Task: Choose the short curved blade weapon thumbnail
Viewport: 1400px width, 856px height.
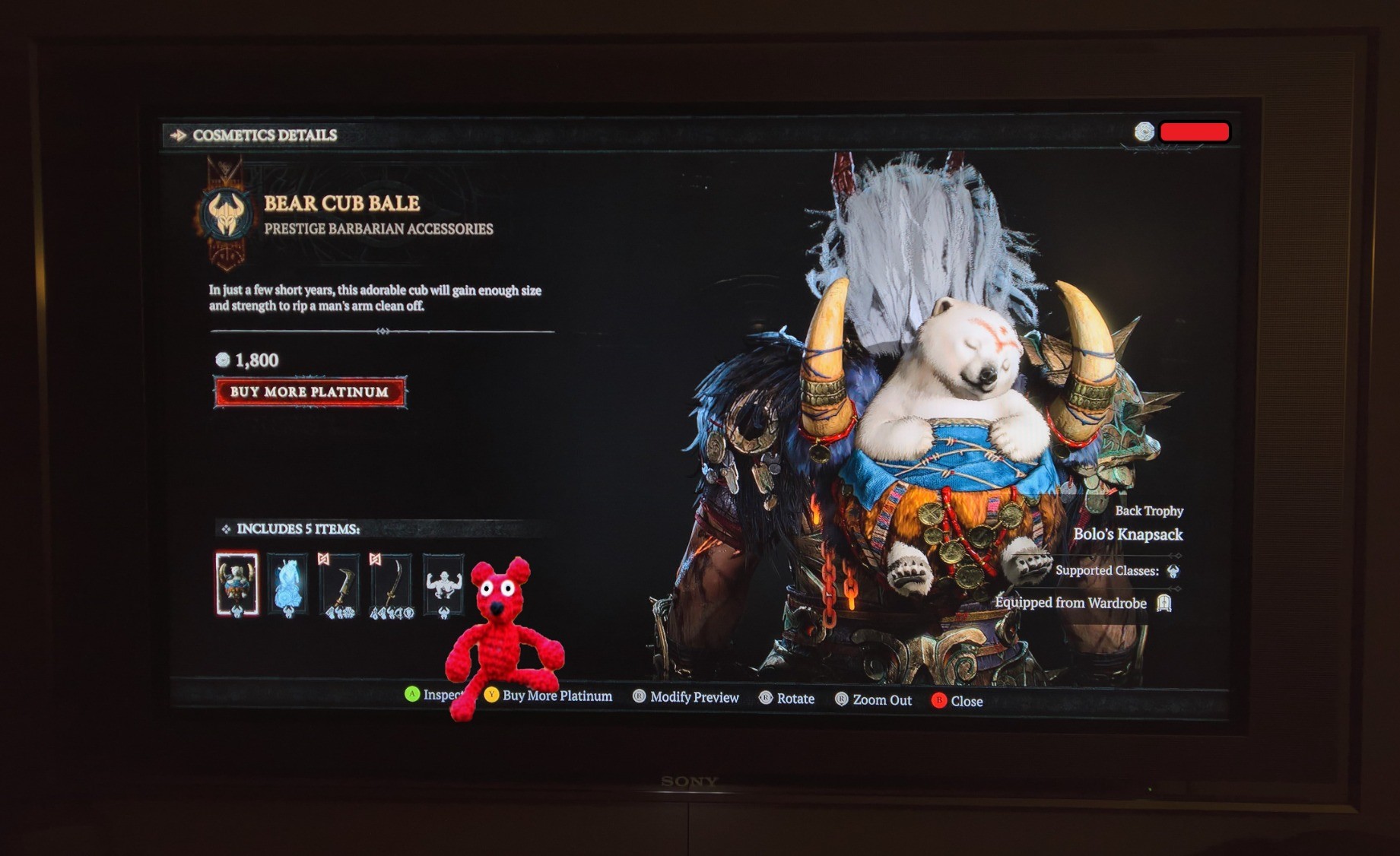Action: pyautogui.click(x=340, y=585)
